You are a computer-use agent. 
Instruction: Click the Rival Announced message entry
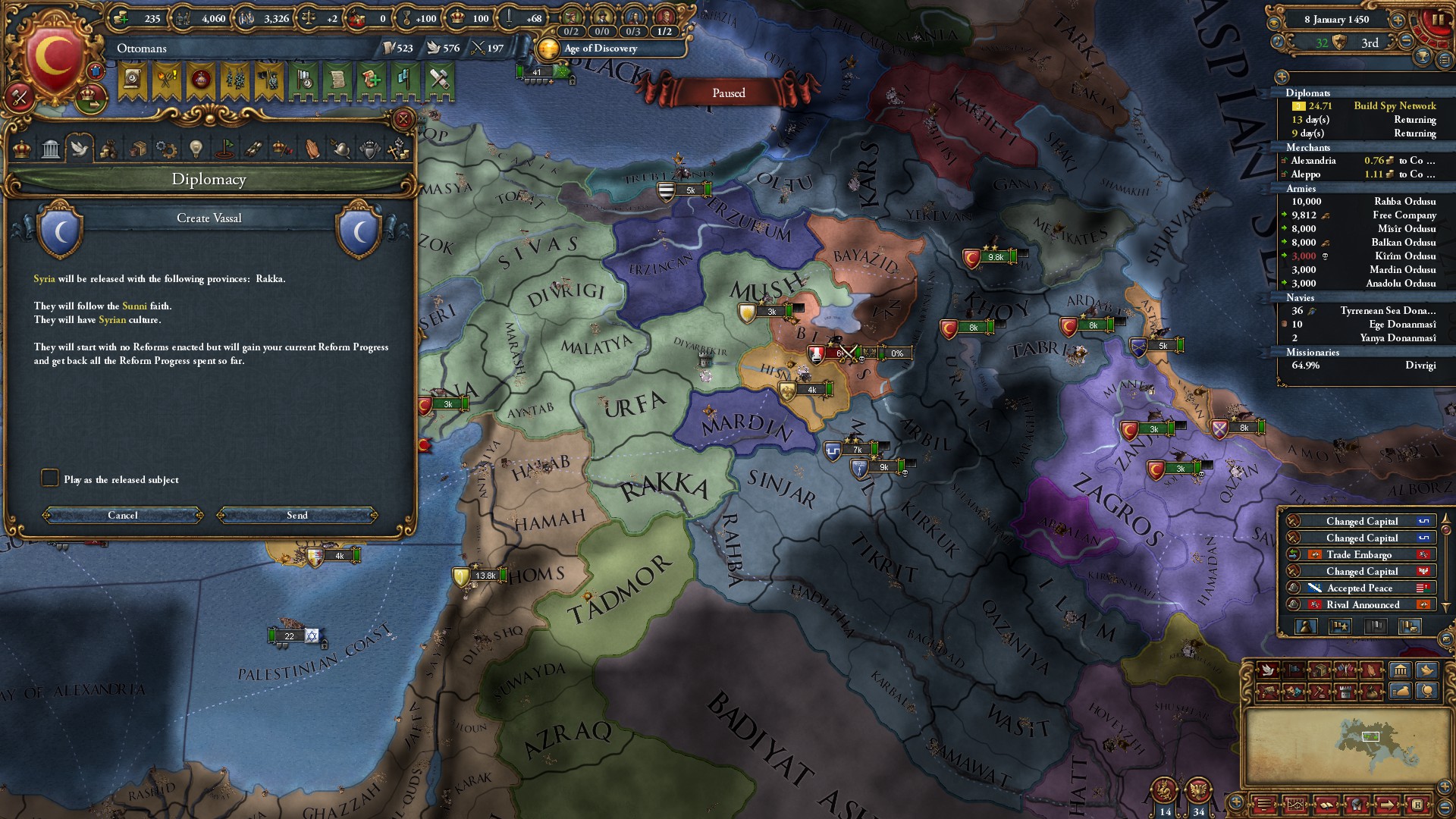coord(1361,605)
